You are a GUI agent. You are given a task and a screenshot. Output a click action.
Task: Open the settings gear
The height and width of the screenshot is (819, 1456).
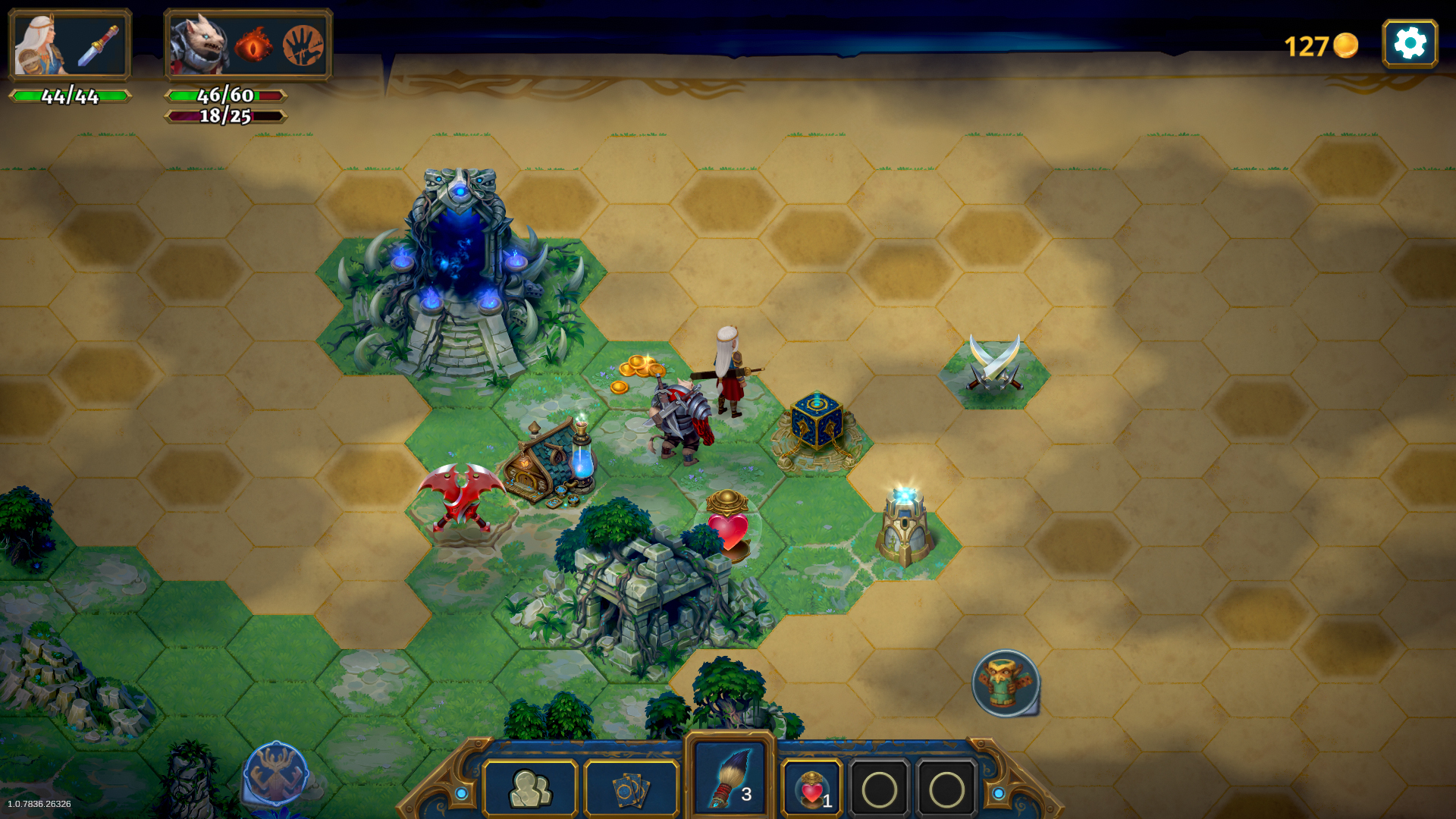1410,43
